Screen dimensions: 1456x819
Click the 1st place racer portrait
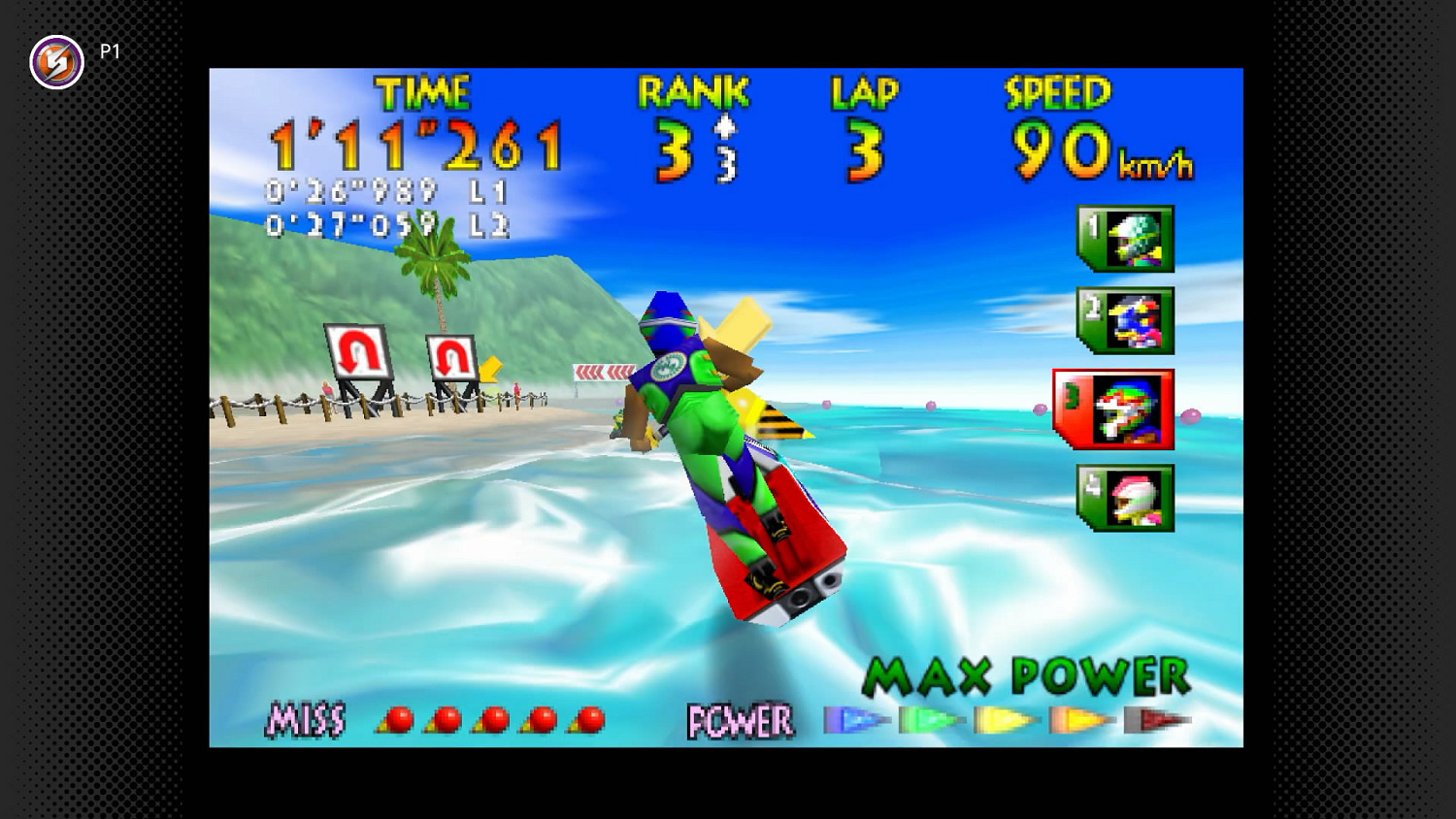pyautogui.click(x=1126, y=240)
